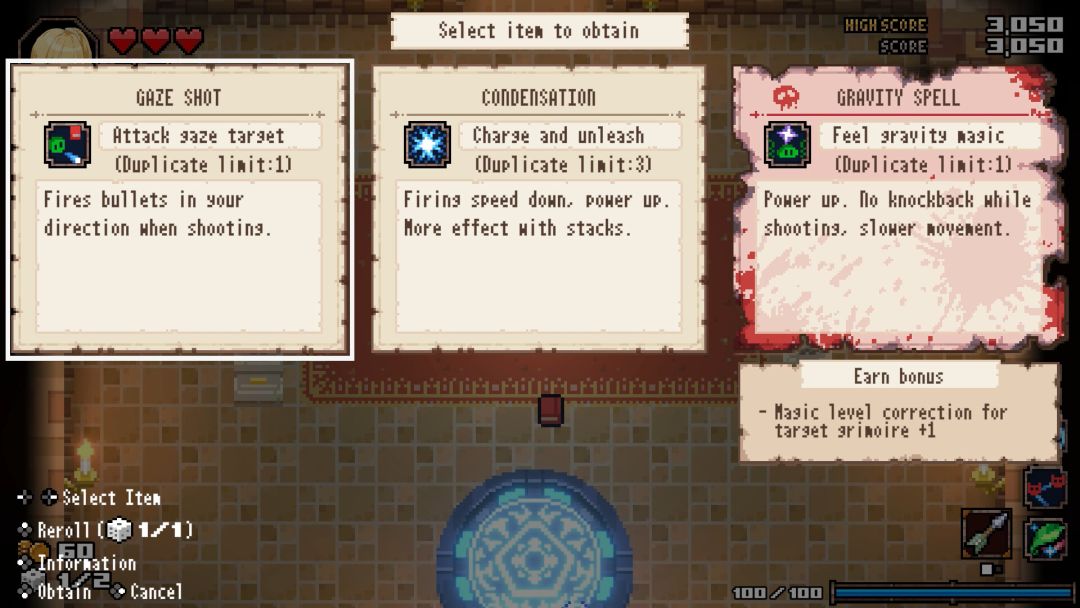The width and height of the screenshot is (1080, 608).
Task: Select the green leaf item icon
Action: click(1045, 538)
